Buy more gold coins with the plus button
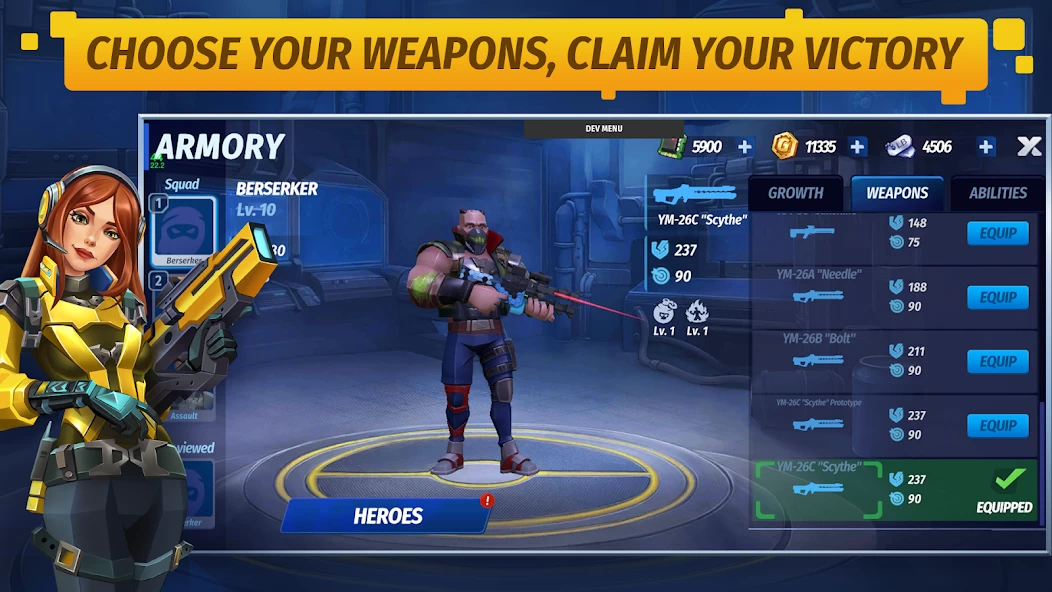 (x=857, y=147)
